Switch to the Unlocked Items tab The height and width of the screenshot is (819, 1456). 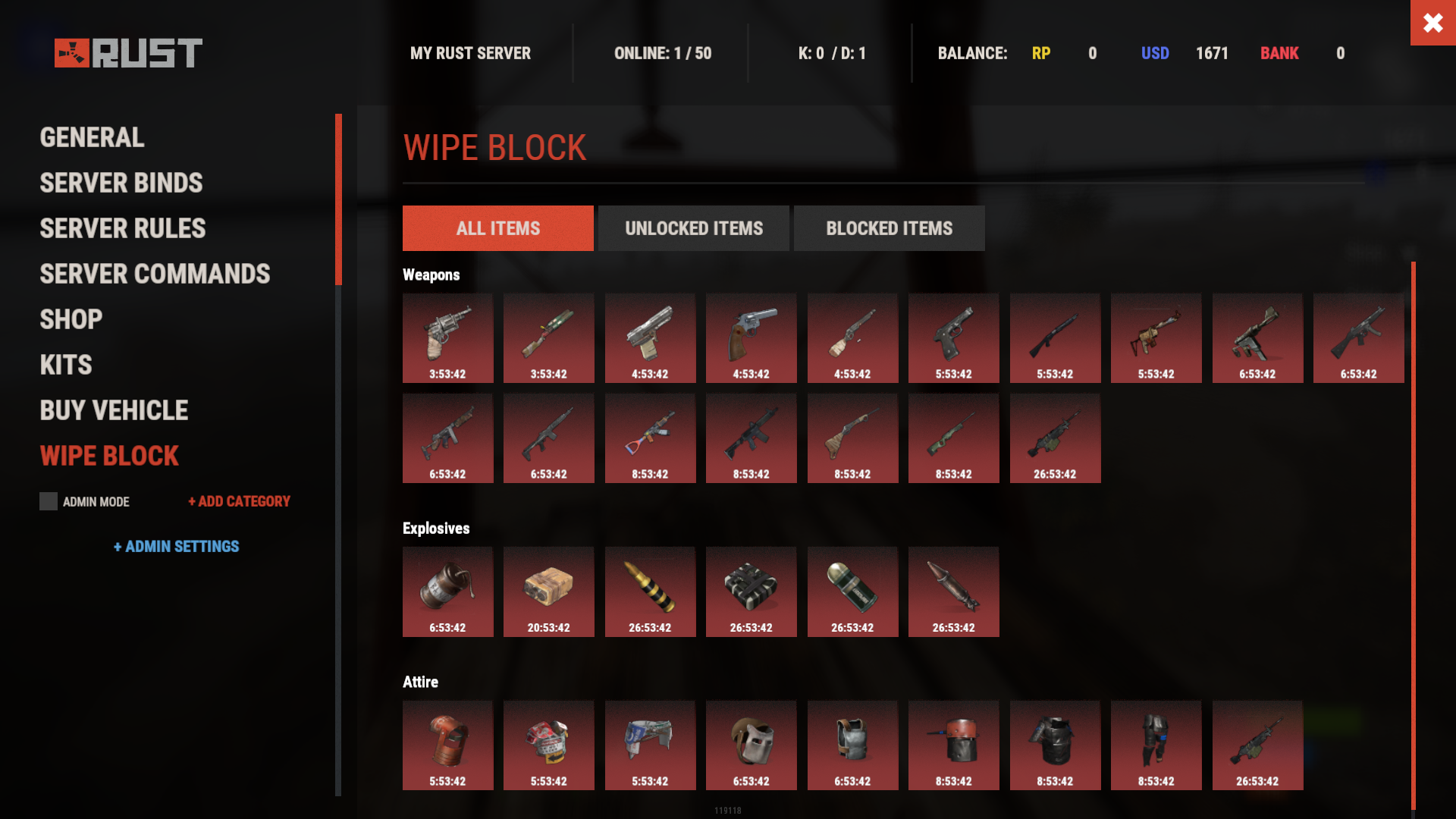(x=693, y=227)
